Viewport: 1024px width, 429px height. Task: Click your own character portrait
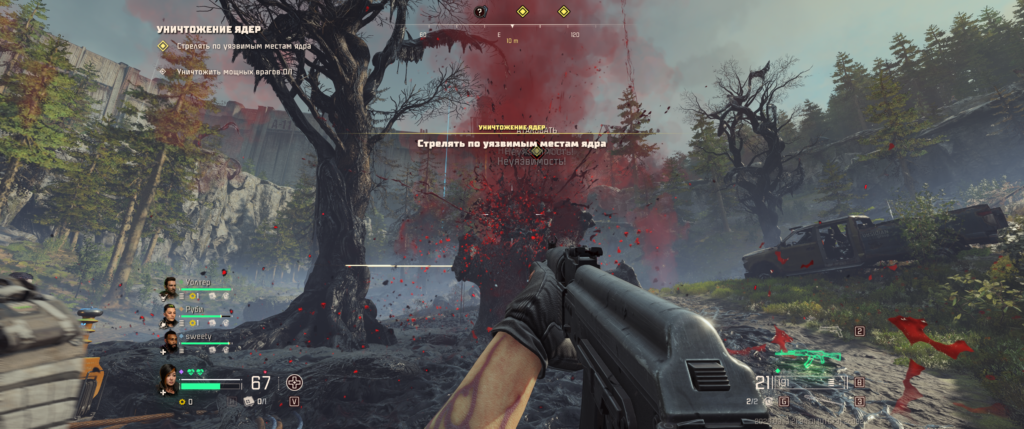click(x=168, y=379)
